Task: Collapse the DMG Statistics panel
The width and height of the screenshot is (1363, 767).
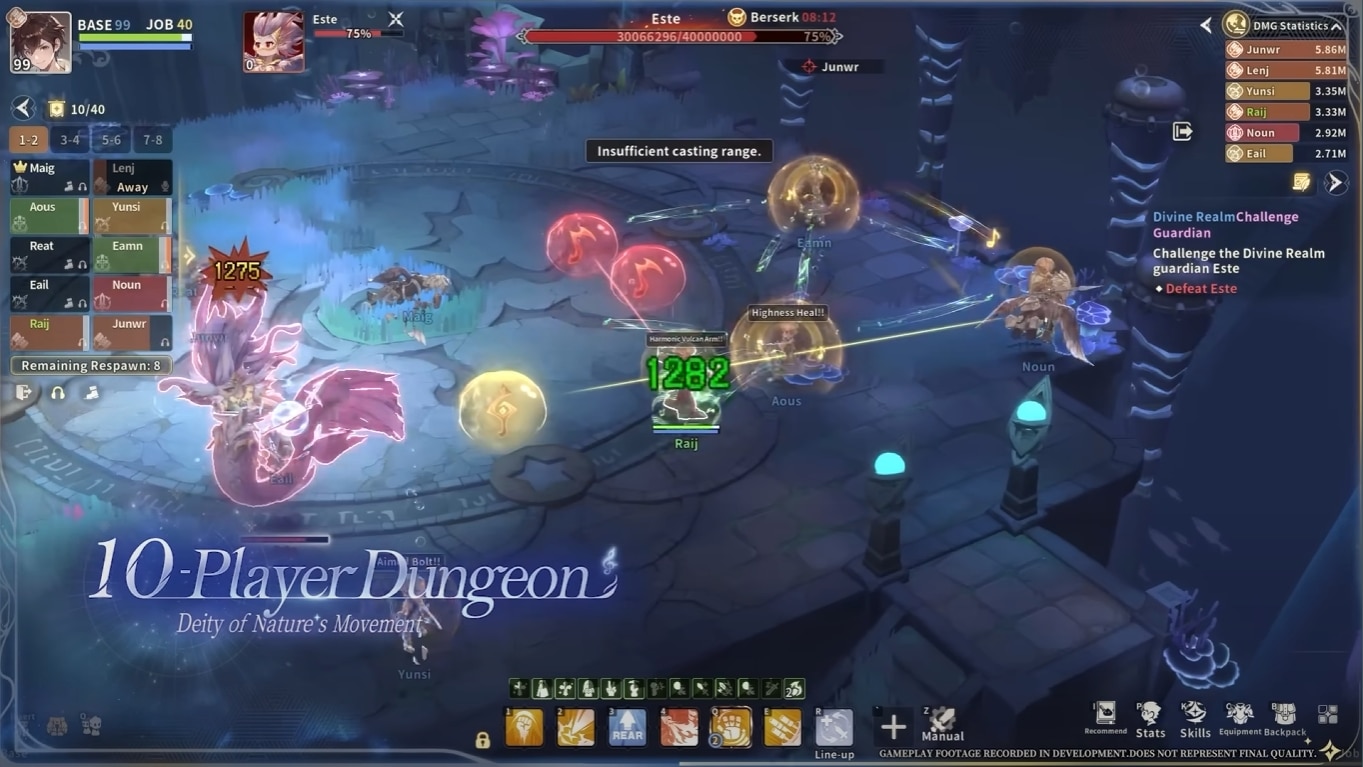Action: pos(1336,26)
